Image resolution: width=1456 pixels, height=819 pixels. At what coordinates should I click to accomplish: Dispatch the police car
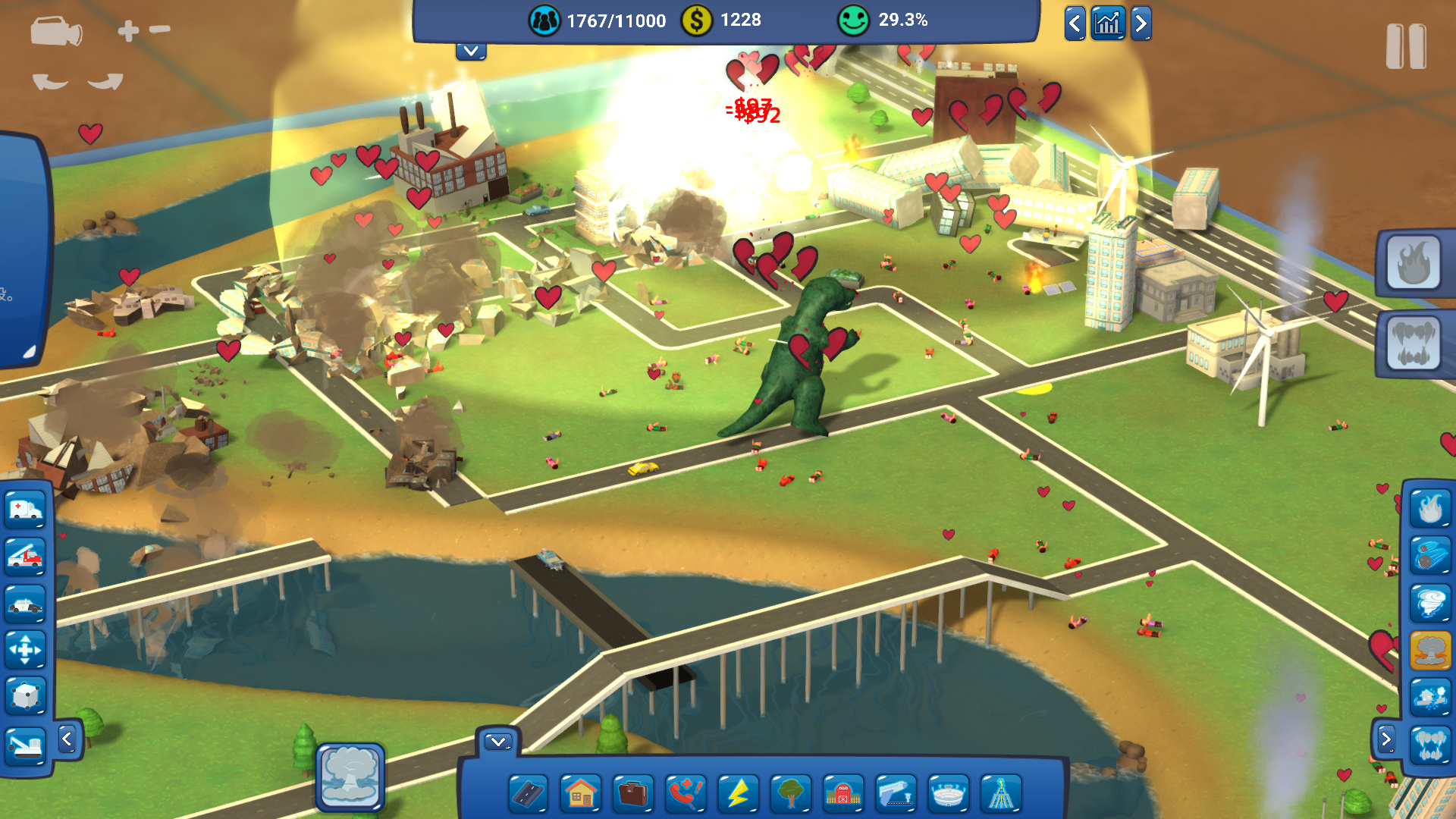pyautogui.click(x=26, y=604)
